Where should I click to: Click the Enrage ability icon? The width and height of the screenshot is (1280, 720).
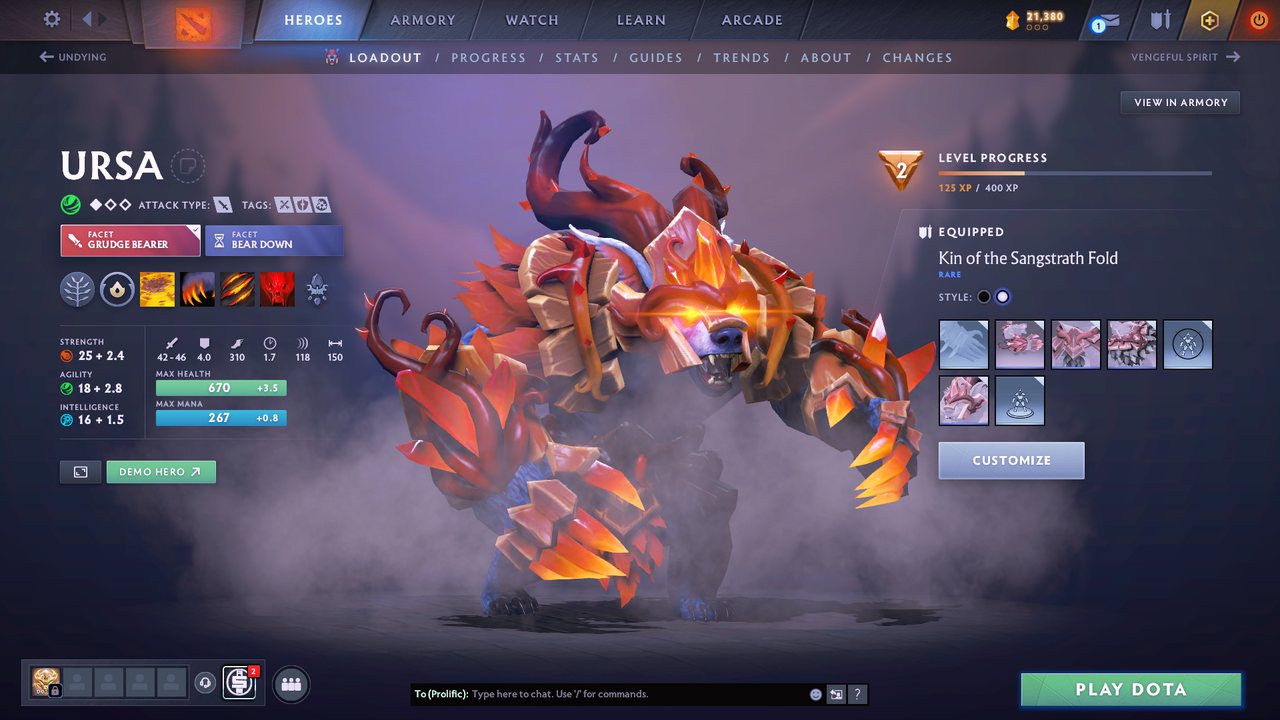(x=277, y=289)
